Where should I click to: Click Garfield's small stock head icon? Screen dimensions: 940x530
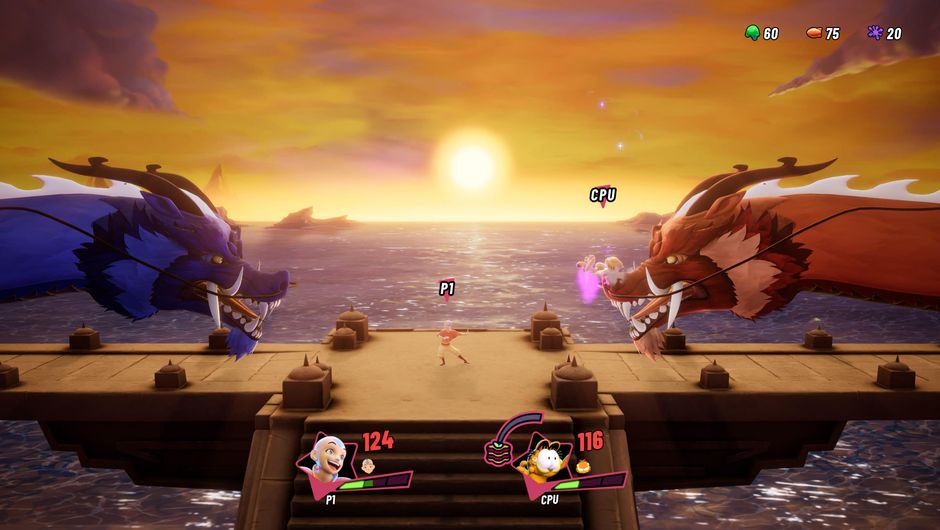583,466
